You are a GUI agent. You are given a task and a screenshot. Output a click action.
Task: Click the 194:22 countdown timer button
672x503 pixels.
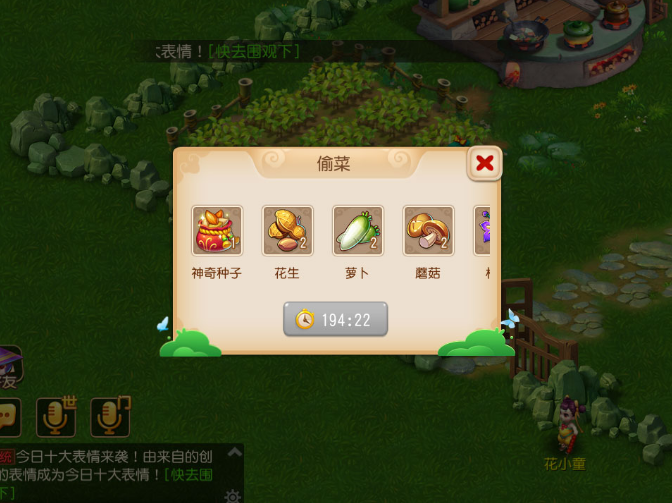(335, 320)
